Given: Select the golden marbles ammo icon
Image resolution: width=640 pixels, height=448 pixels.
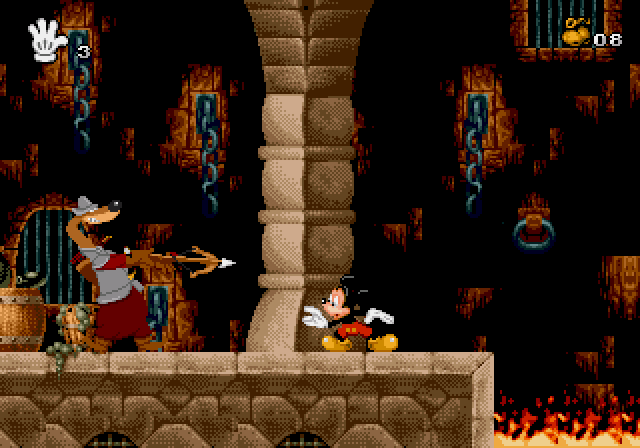Looking at the screenshot, I should [576, 32].
